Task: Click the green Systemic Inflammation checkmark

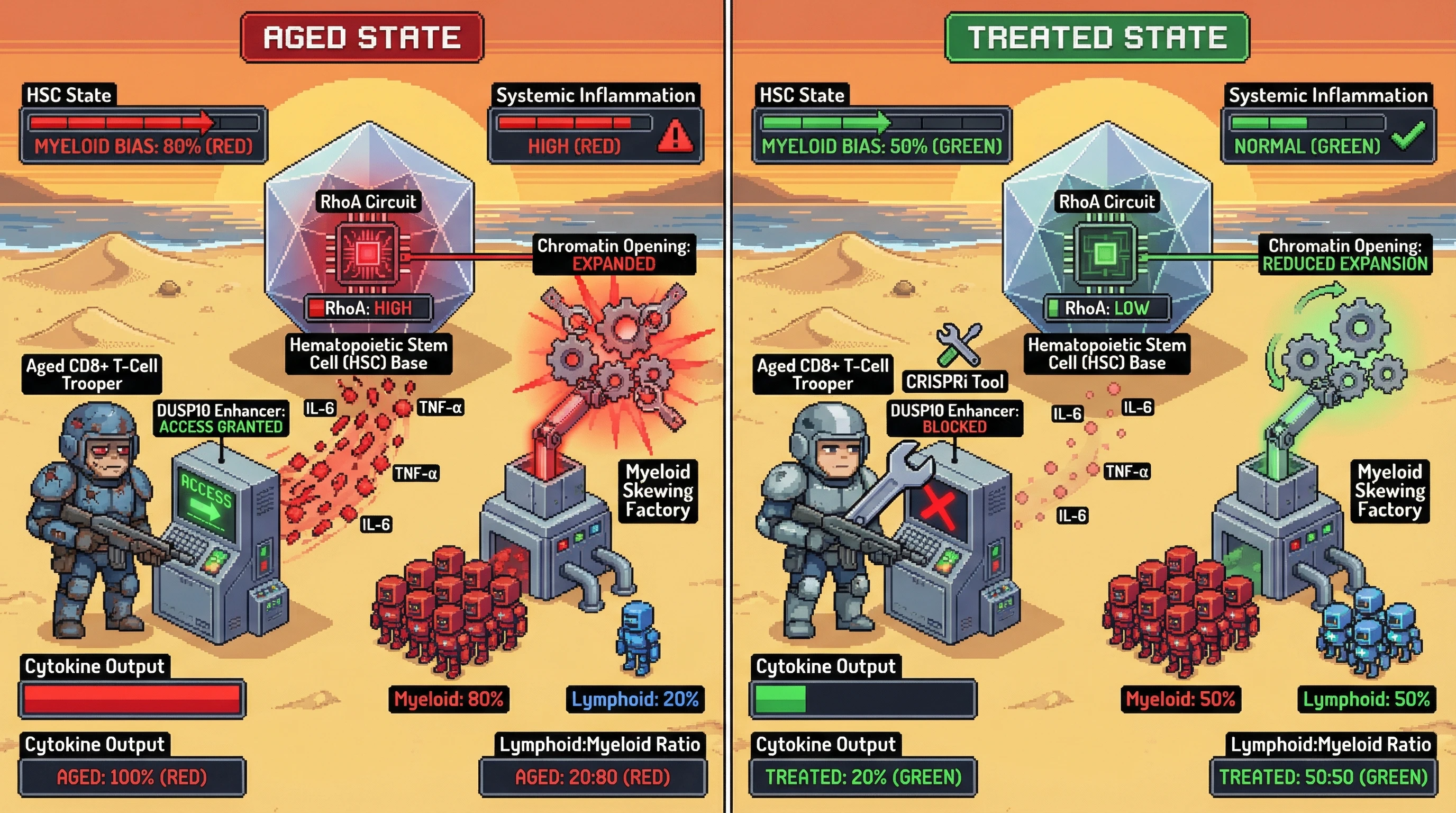Action: pyautogui.click(x=1409, y=136)
